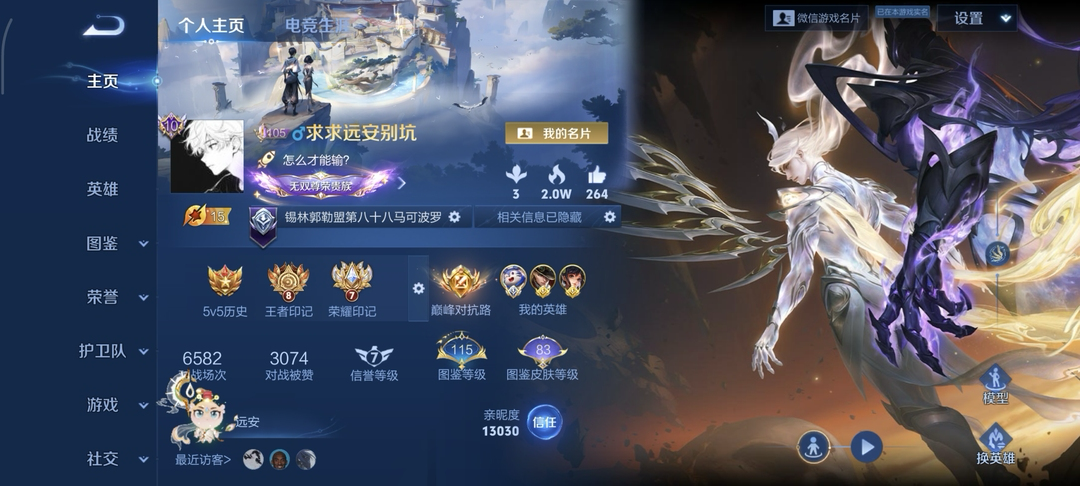Switch to the 电竞生涯 tab
This screenshot has height=486, width=1080.
317,26
